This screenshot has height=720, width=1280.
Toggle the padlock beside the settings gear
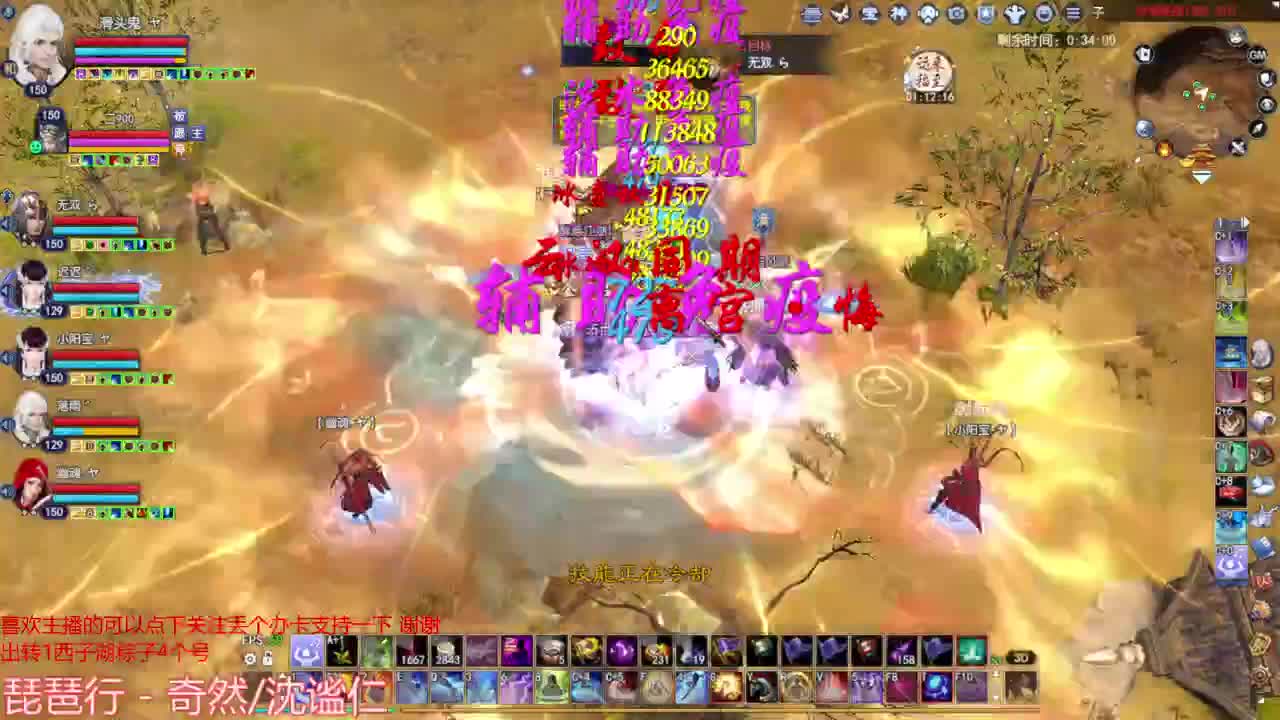[268, 658]
